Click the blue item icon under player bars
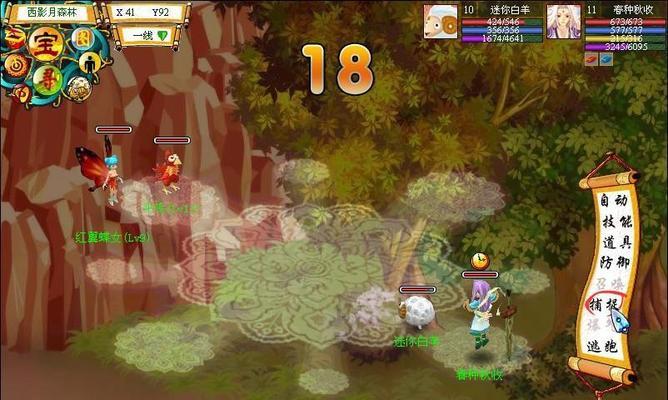The height and width of the screenshot is (400, 668). [x=608, y=58]
